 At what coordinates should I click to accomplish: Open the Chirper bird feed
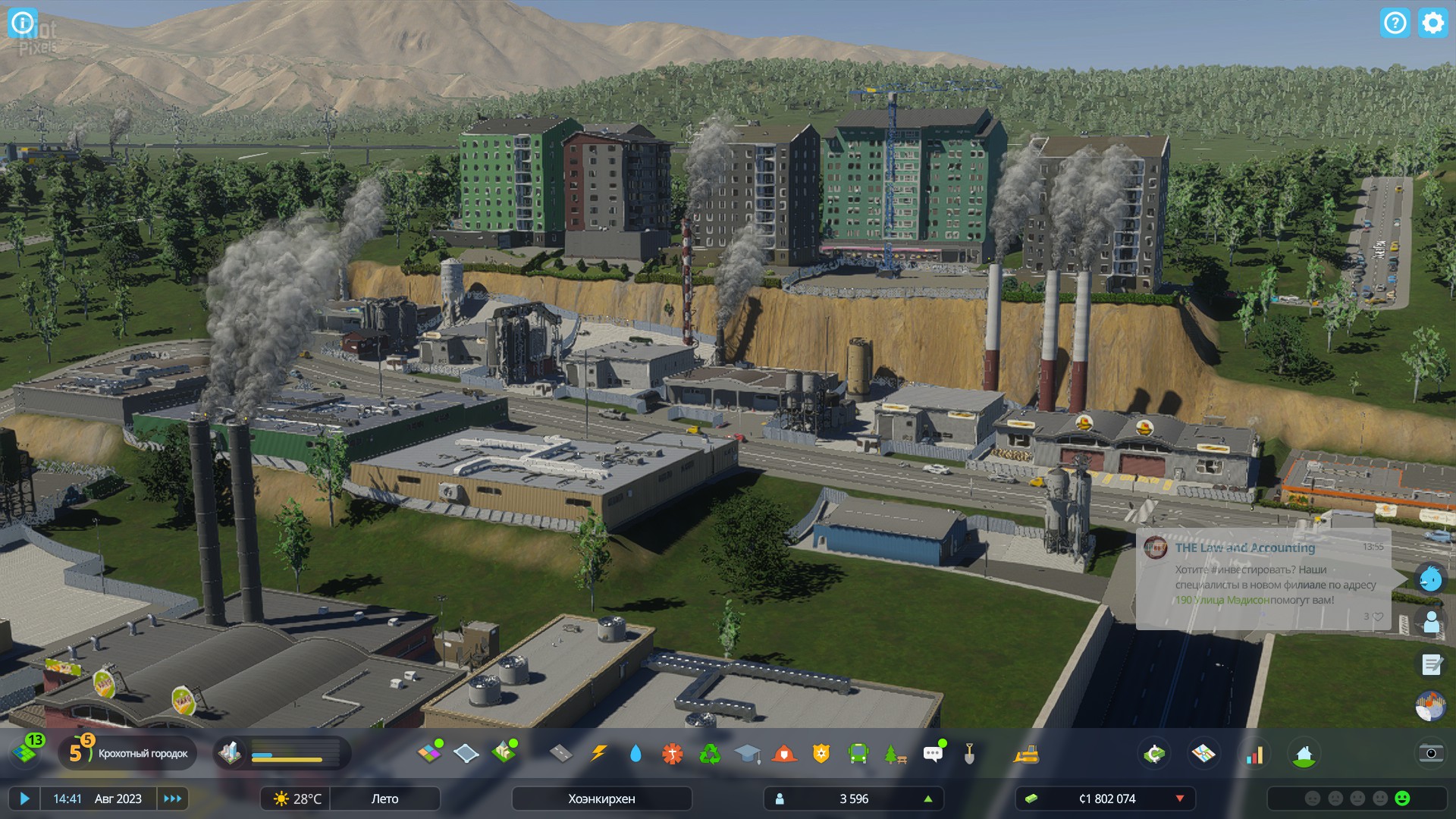[x=1430, y=579]
